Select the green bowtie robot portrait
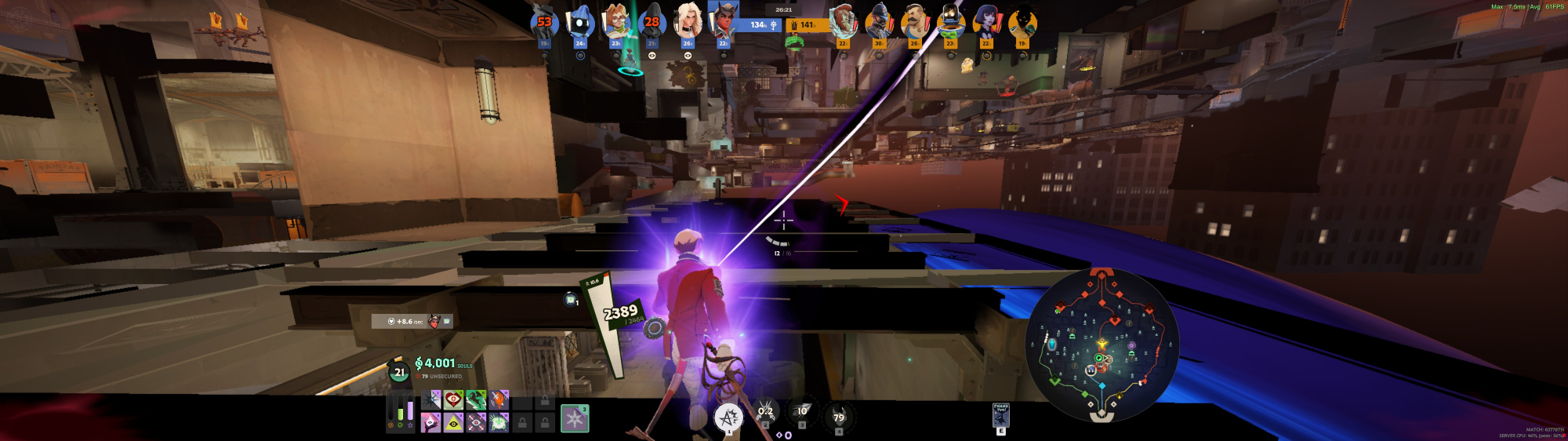 pos(949,22)
